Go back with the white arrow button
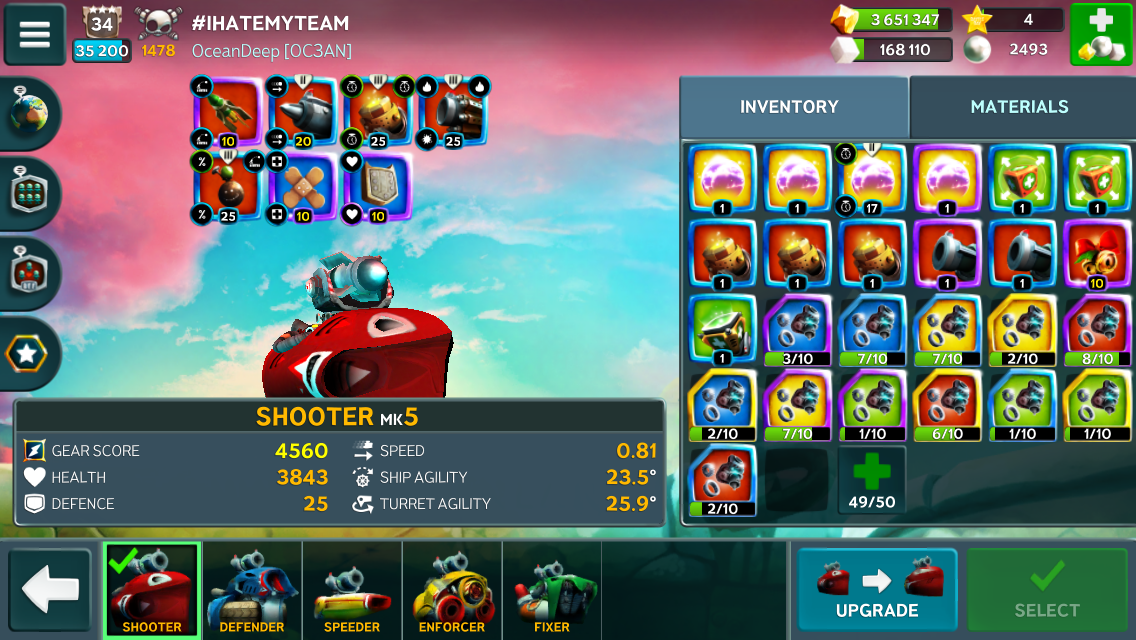Viewport: 1136px width, 640px height. [x=50, y=590]
